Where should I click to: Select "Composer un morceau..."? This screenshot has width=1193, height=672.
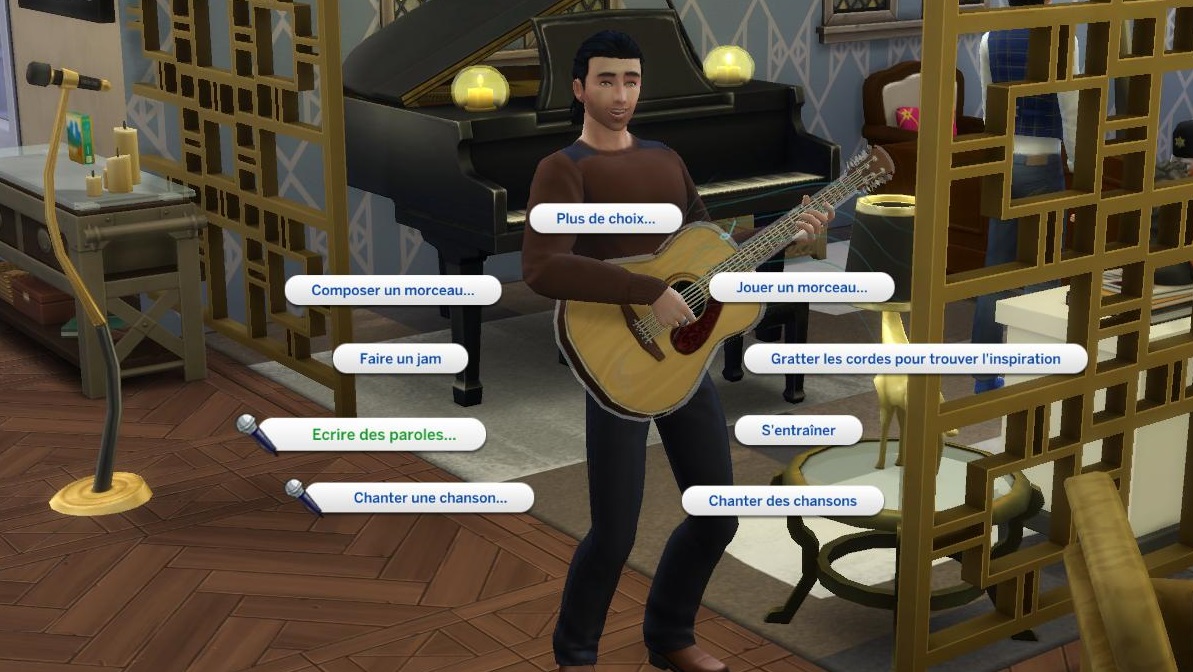coord(392,290)
